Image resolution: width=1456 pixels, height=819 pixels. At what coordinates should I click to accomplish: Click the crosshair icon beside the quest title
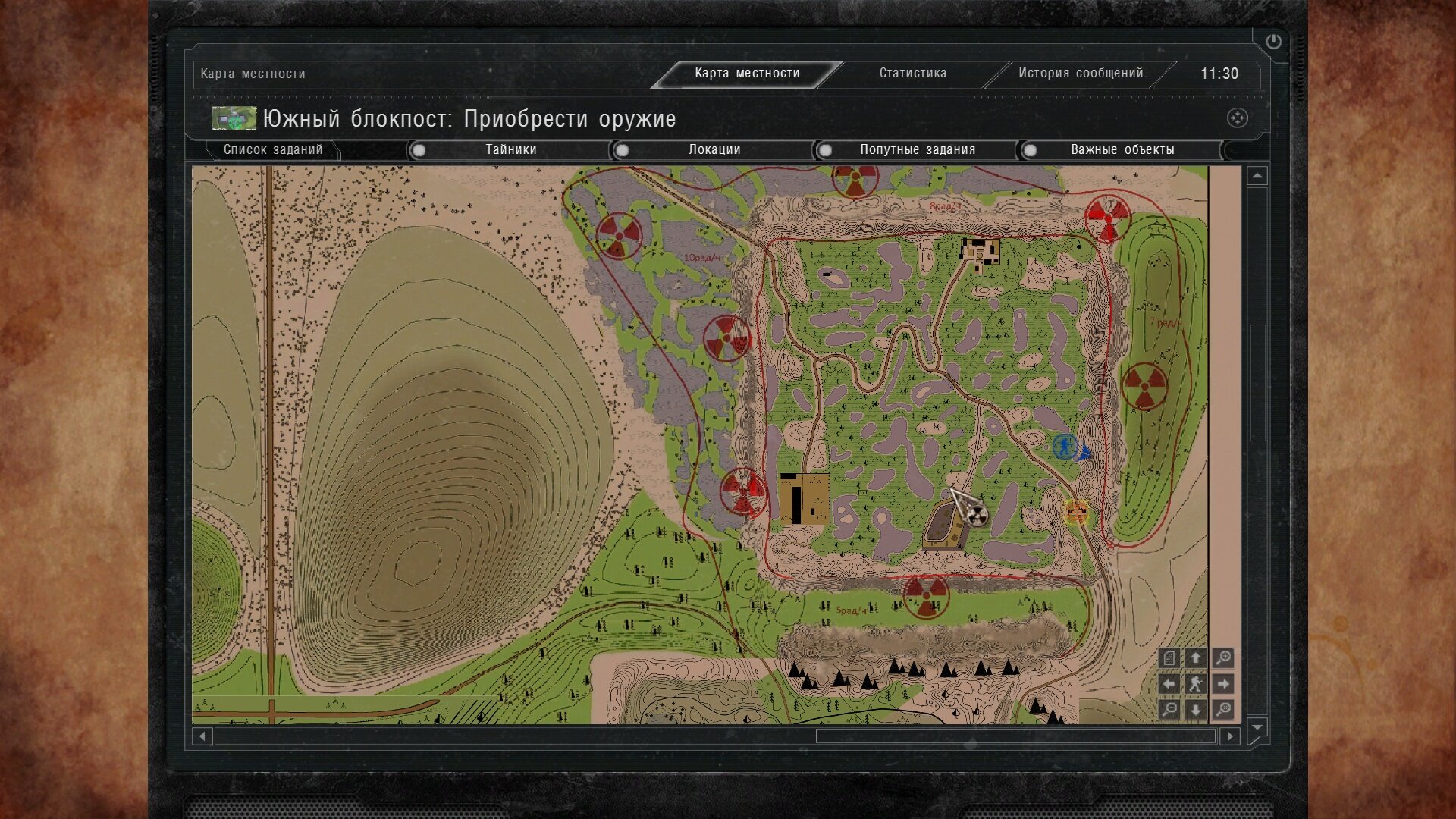(x=1237, y=118)
